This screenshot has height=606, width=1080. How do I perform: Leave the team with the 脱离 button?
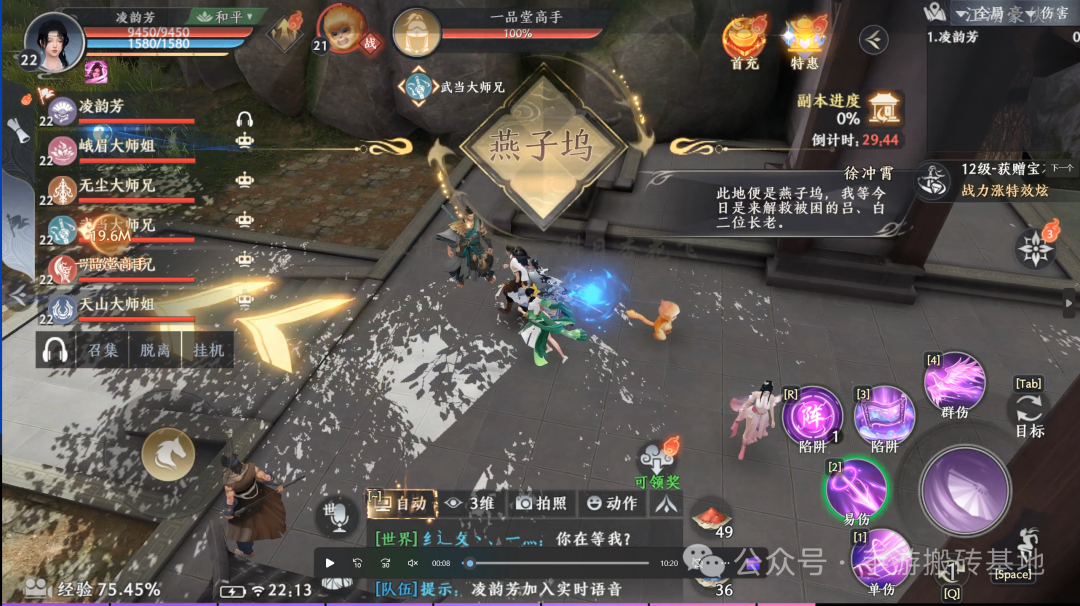point(155,351)
